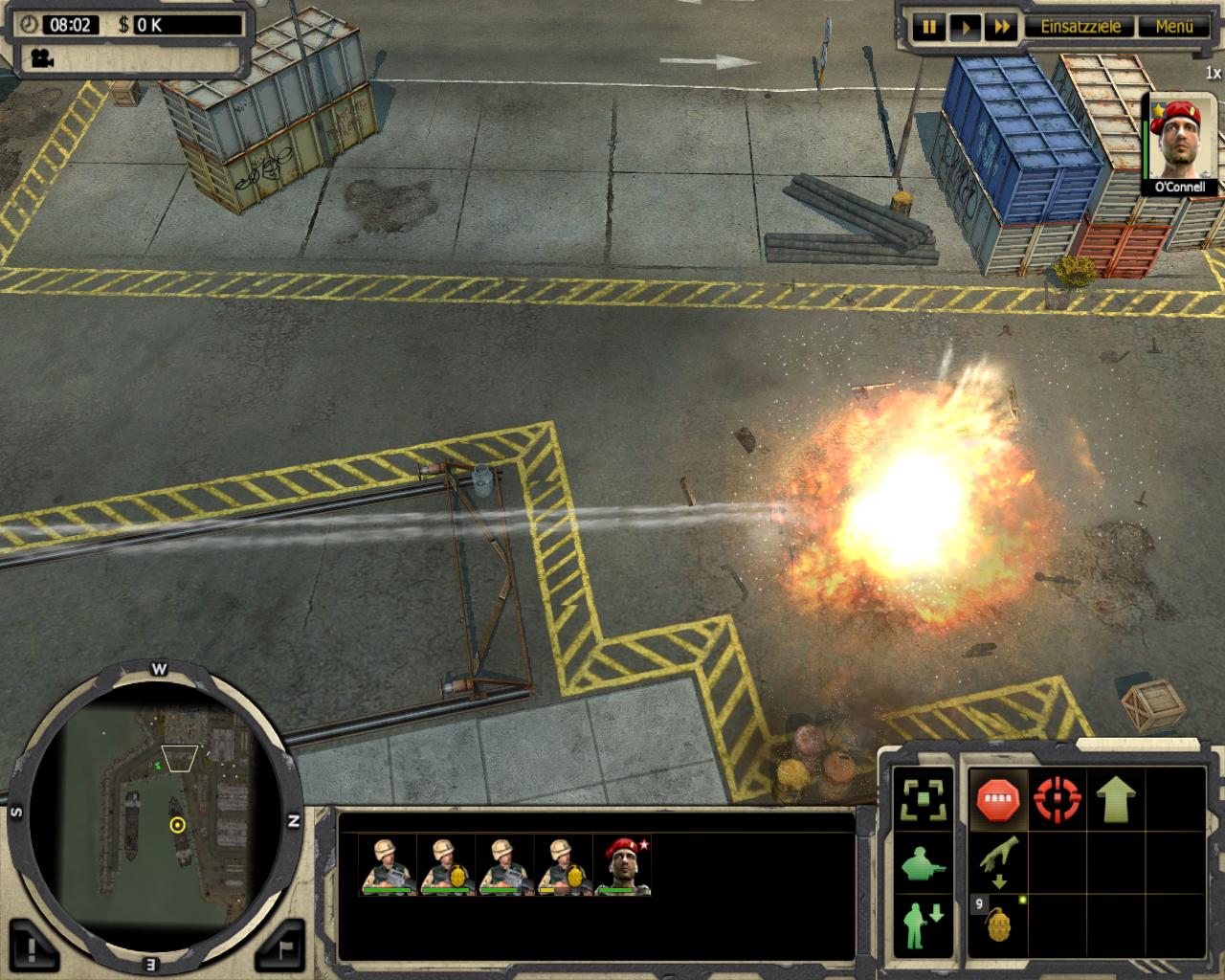This screenshot has height=980, width=1225.
Task: Choose the red crosshair attack command
Action: [1058, 798]
